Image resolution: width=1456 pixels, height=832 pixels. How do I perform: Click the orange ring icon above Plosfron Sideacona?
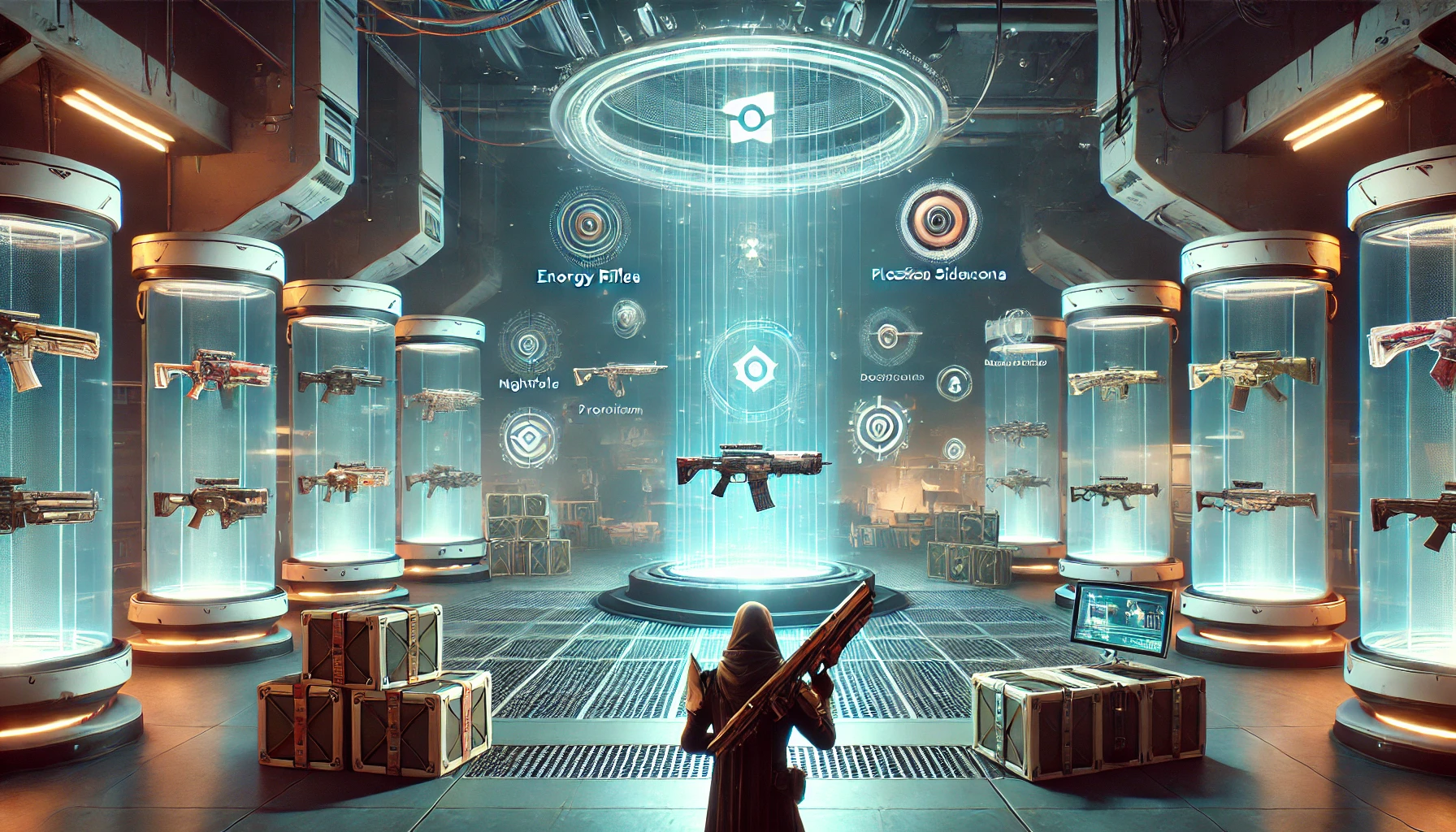[x=938, y=218]
